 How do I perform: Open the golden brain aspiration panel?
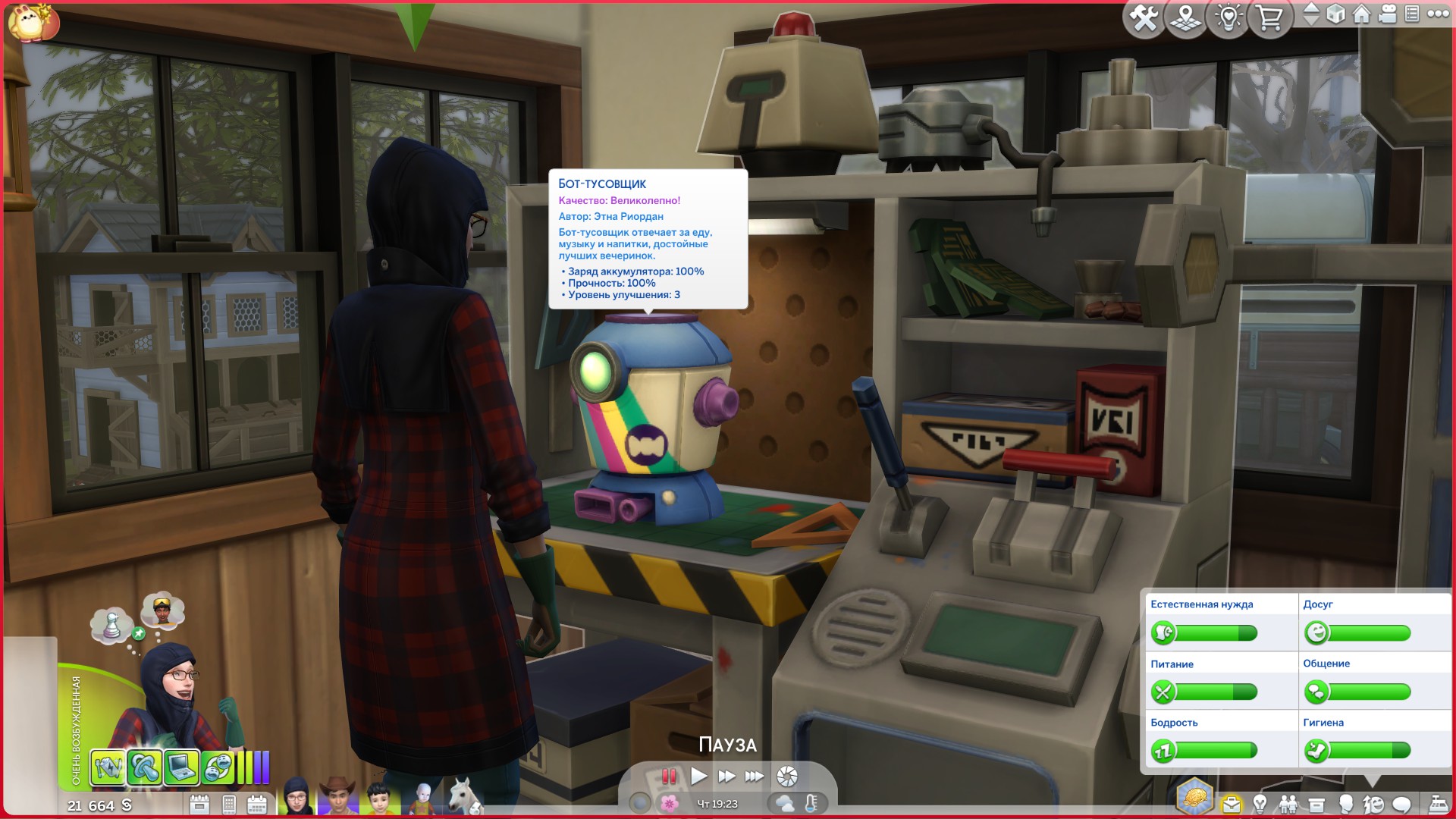(1195, 797)
